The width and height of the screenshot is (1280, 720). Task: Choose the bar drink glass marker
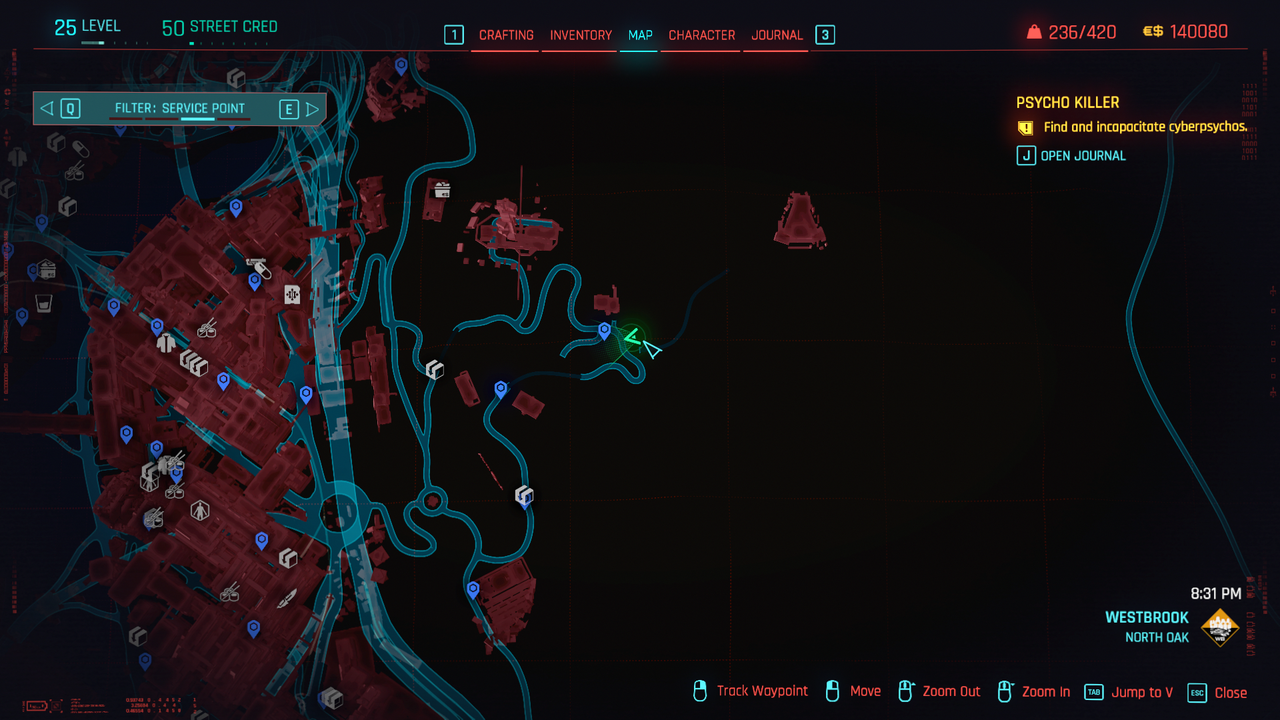pos(42,303)
